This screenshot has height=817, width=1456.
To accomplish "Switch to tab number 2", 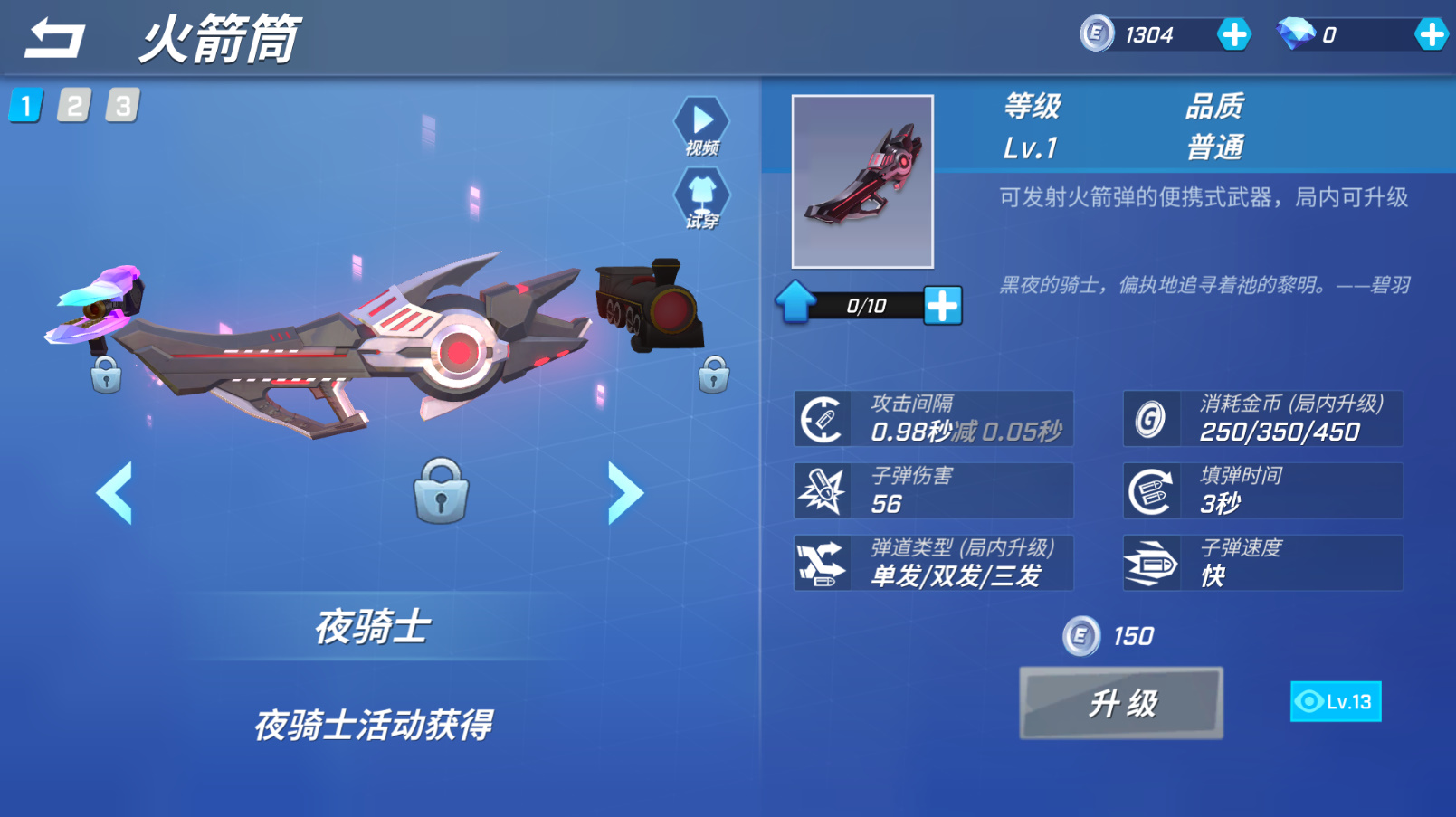I will 74,106.
